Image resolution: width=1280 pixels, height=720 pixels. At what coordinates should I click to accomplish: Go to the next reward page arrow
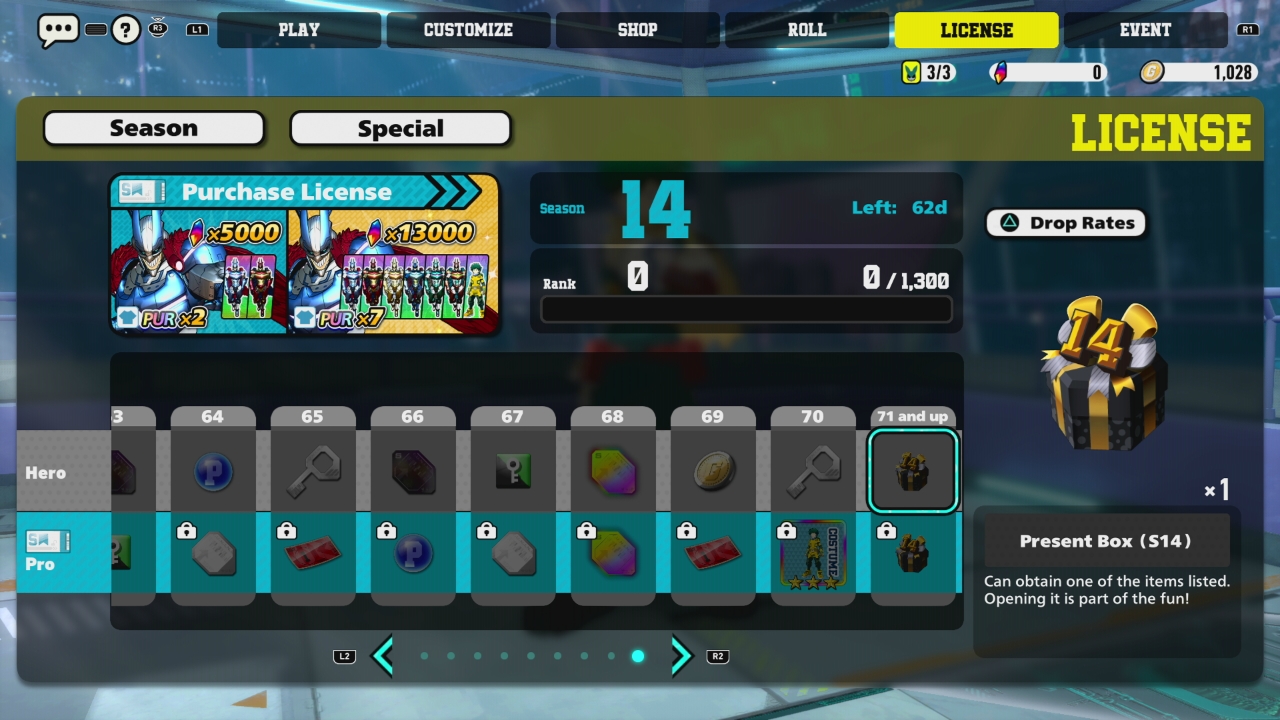(x=681, y=656)
